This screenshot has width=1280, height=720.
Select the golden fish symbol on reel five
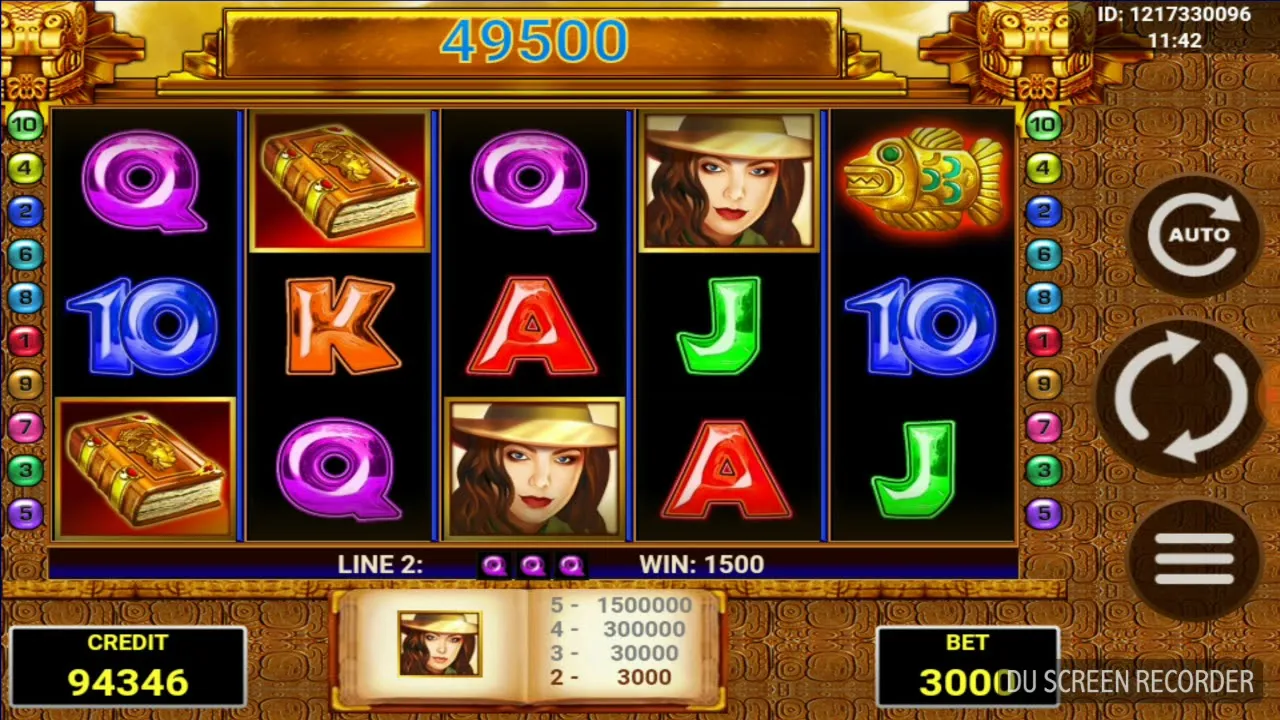pos(921,181)
